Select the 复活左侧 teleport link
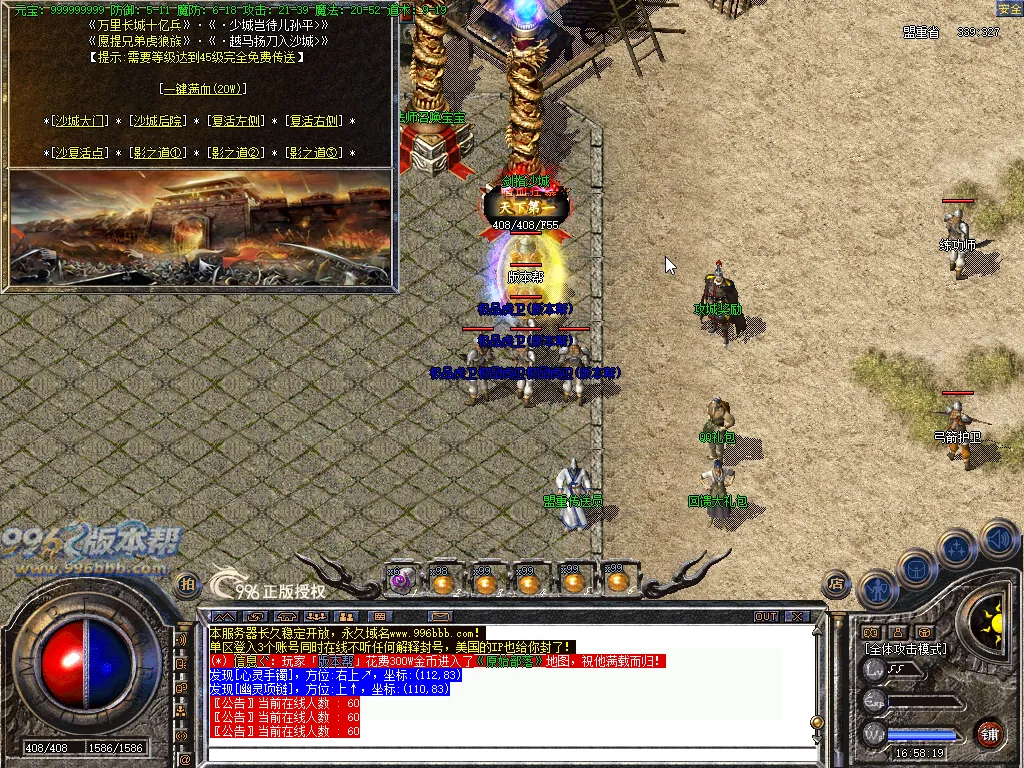The height and width of the screenshot is (768, 1024). [237, 121]
